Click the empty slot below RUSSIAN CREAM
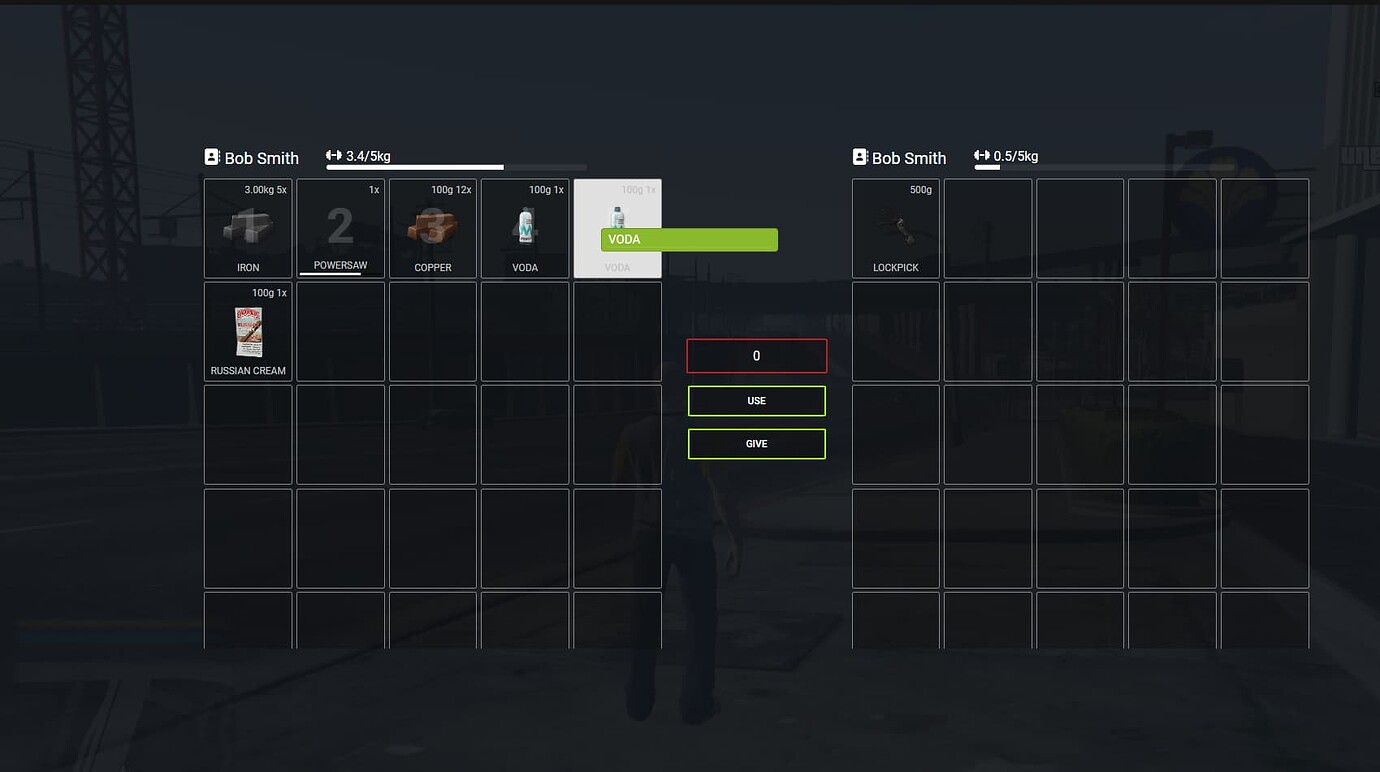 pos(247,434)
